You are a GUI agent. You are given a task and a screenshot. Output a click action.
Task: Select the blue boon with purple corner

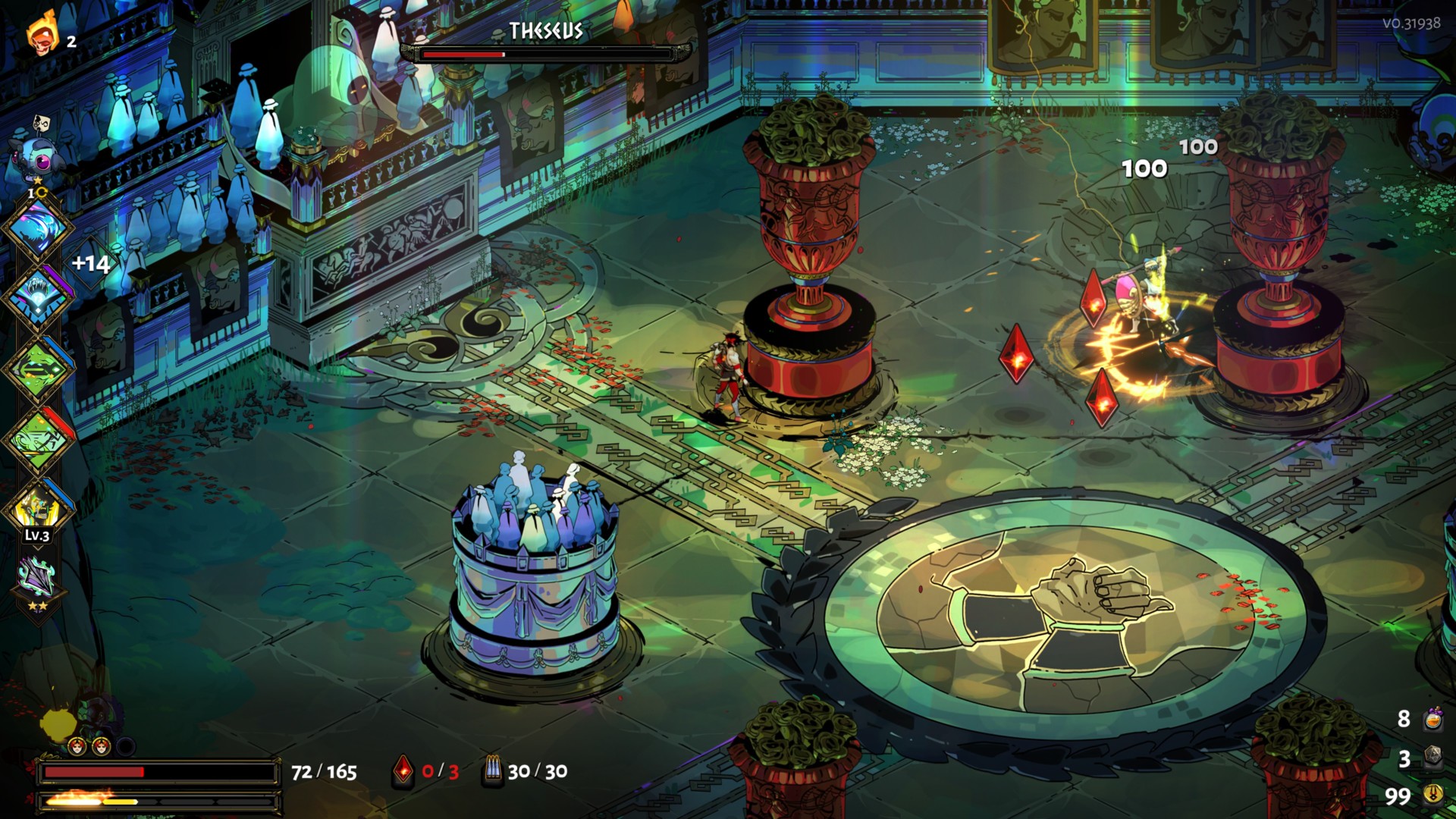click(x=38, y=296)
